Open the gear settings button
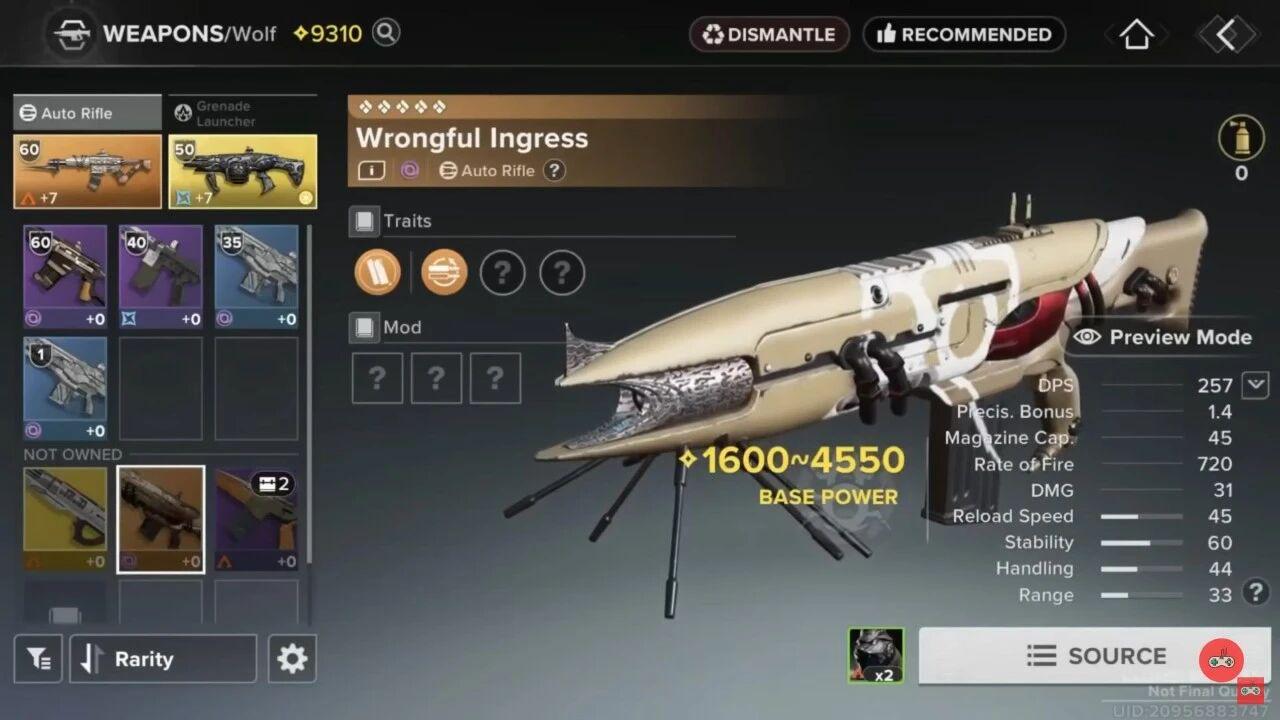The height and width of the screenshot is (720, 1280). [292, 659]
